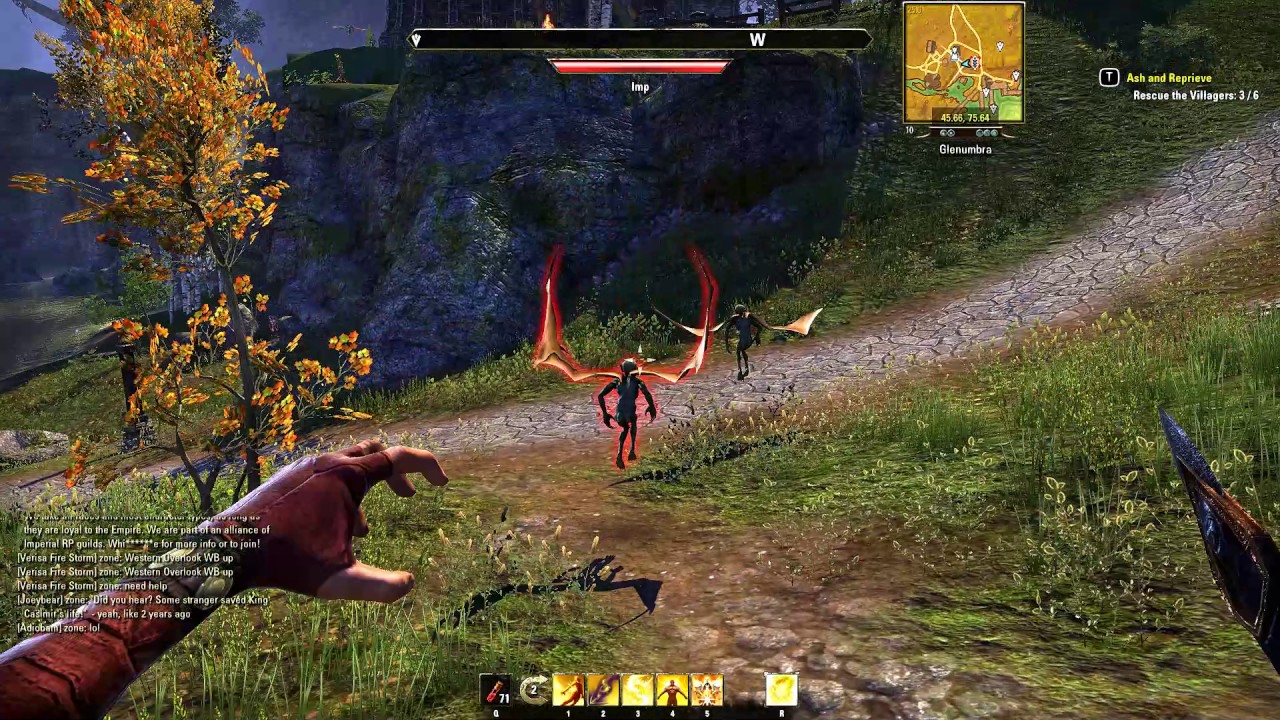Open the Glenumbra minimap
The height and width of the screenshot is (720, 1280).
point(963,62)
